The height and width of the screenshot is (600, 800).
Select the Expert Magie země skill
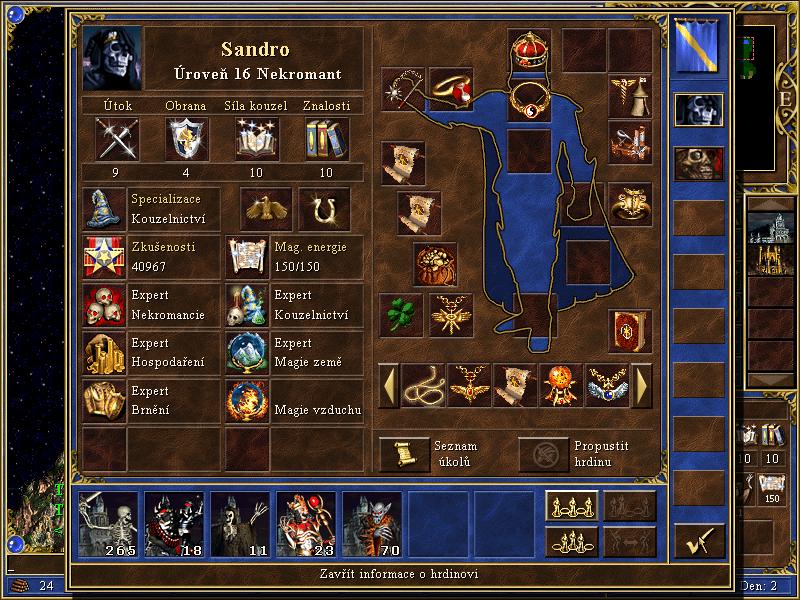coord(248,353)
